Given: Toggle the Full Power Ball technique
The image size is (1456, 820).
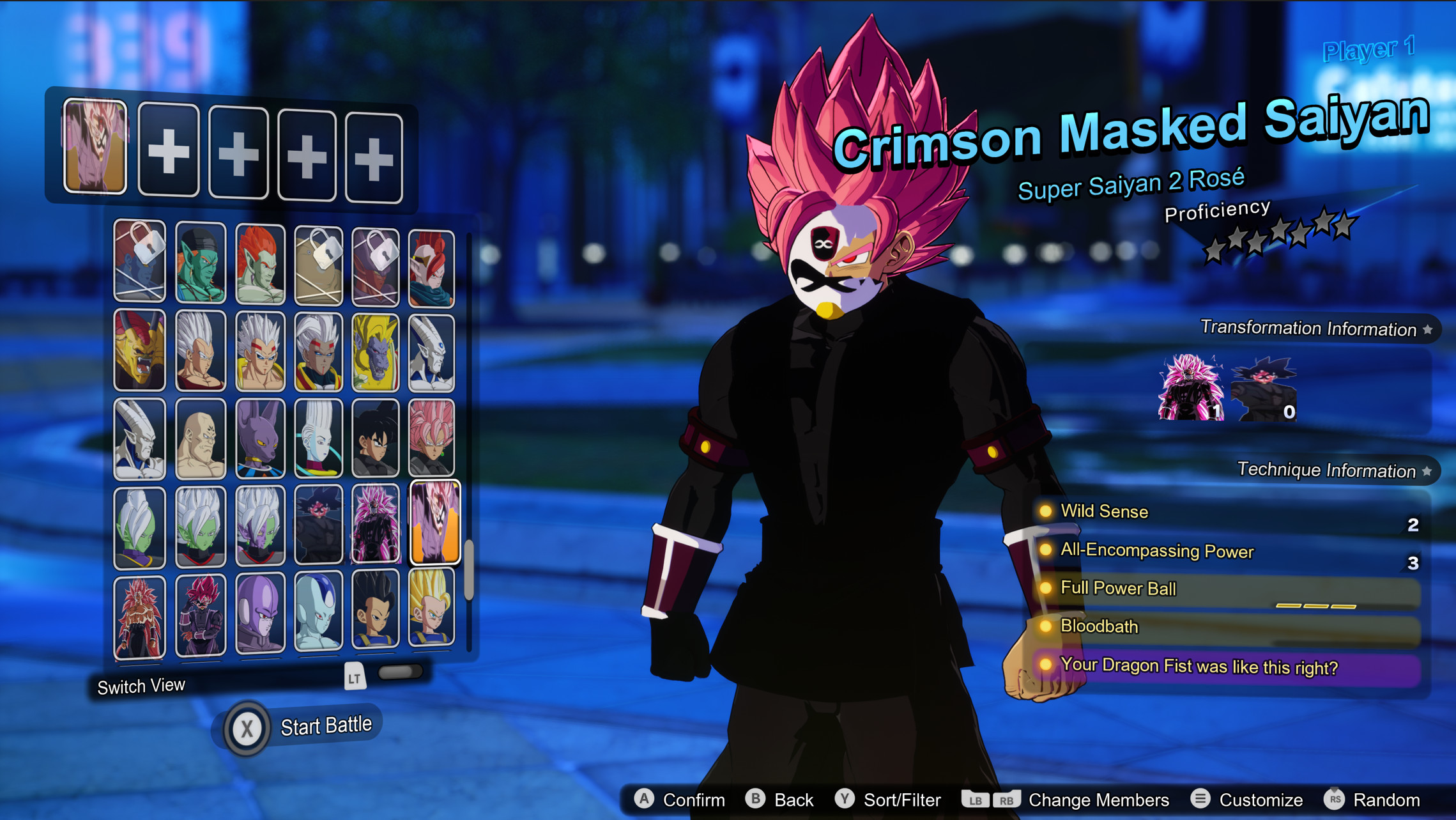Looking at the screenshot, I should tap(1117, 589).
